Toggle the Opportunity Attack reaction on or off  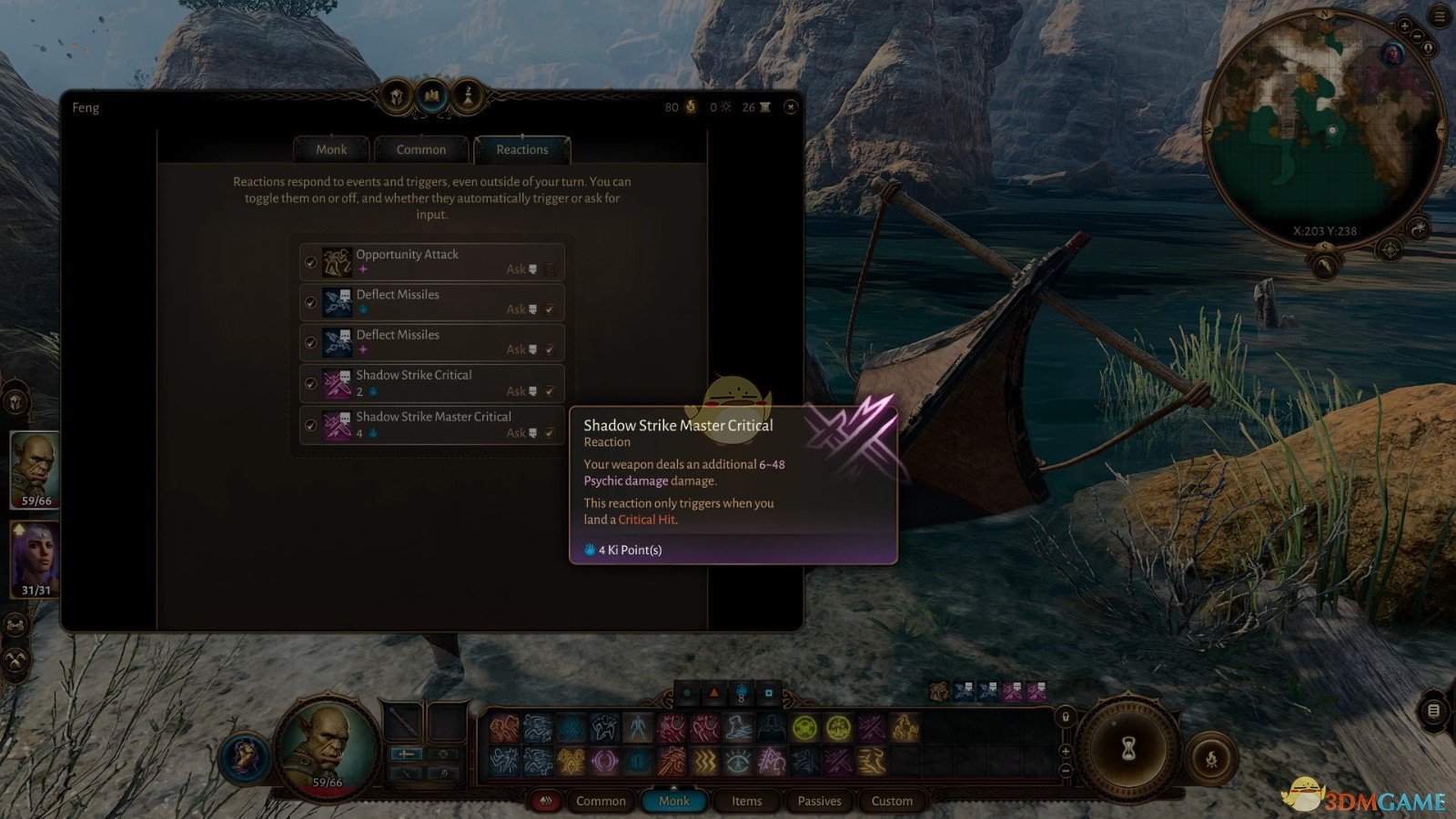tap(311, 262)
